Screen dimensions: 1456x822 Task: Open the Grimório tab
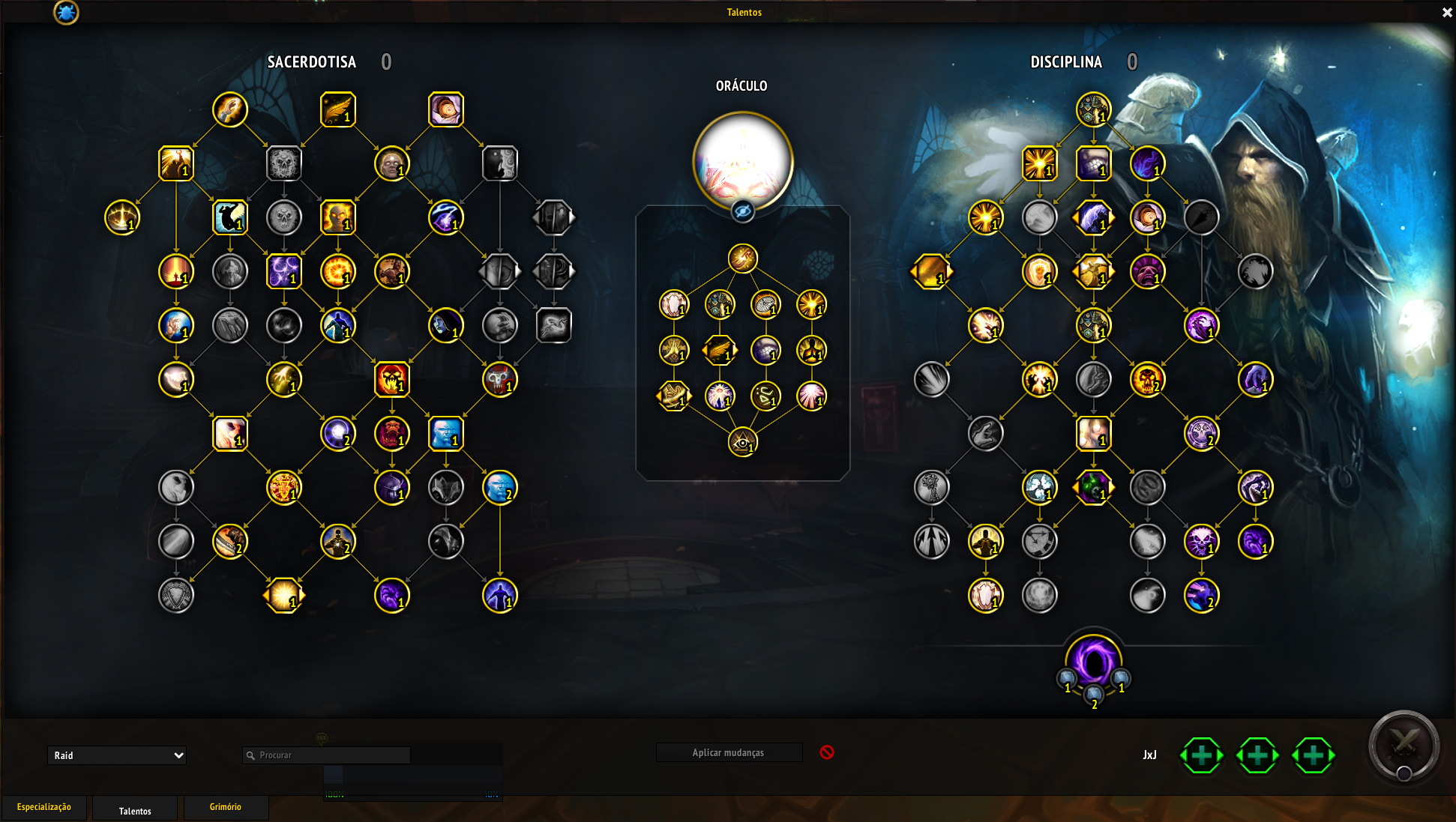coord(226,807)
